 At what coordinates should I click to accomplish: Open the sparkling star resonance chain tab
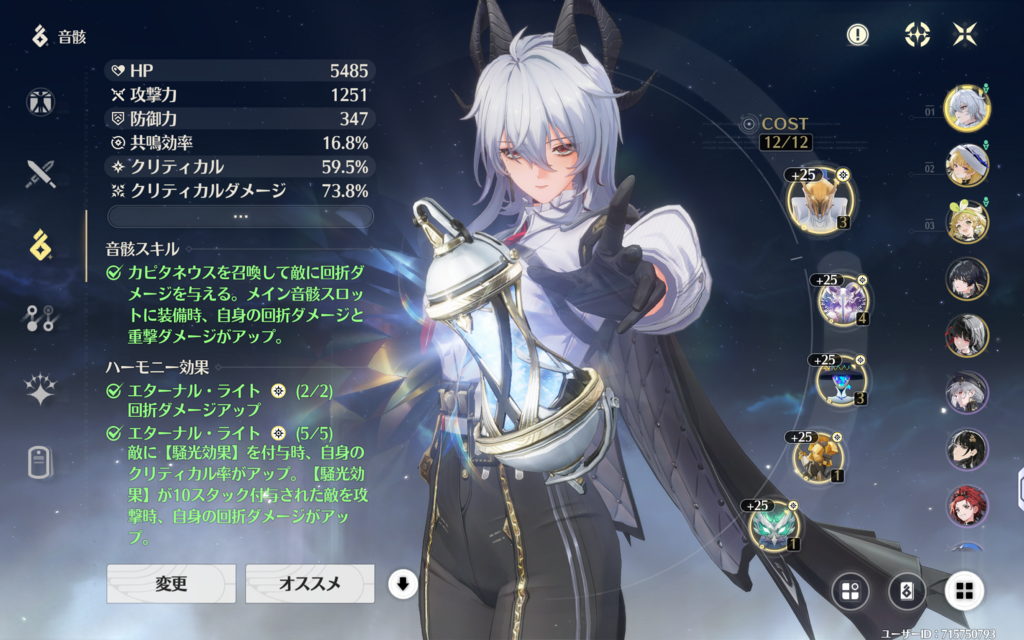41,390
